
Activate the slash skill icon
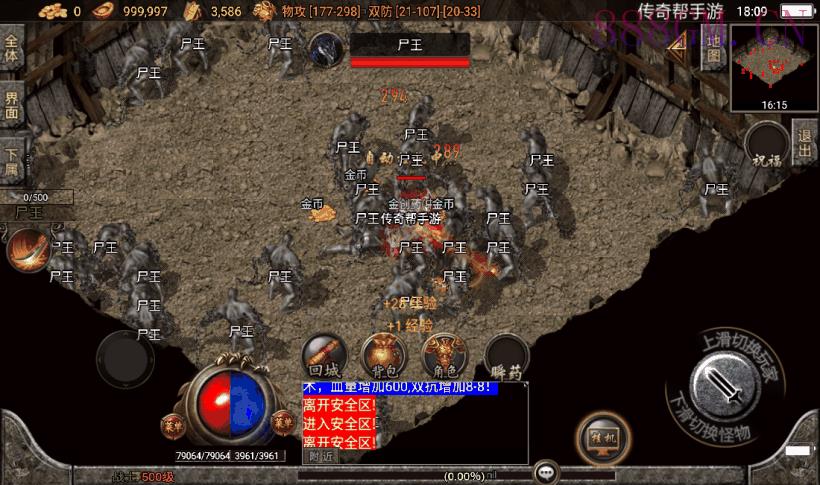pos(29,250)
